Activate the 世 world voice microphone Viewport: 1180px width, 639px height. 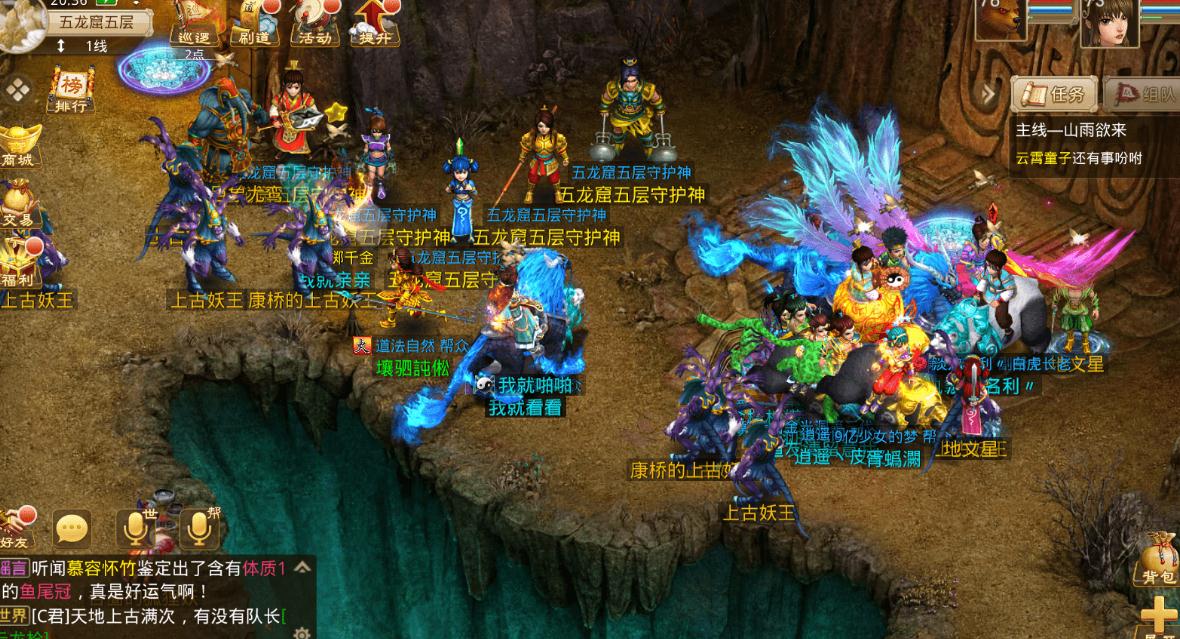pyautogui.click(x=135, y=528)
